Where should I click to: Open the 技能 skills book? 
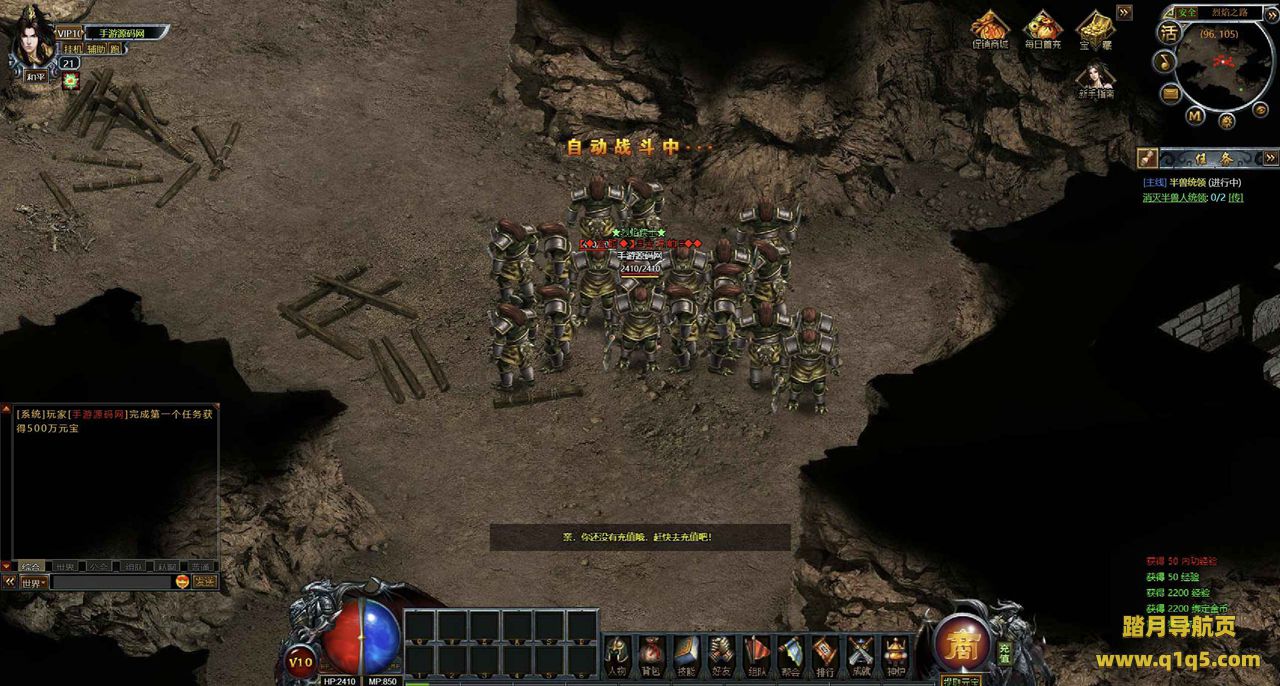pyautogui.click(x=685, y=655)
